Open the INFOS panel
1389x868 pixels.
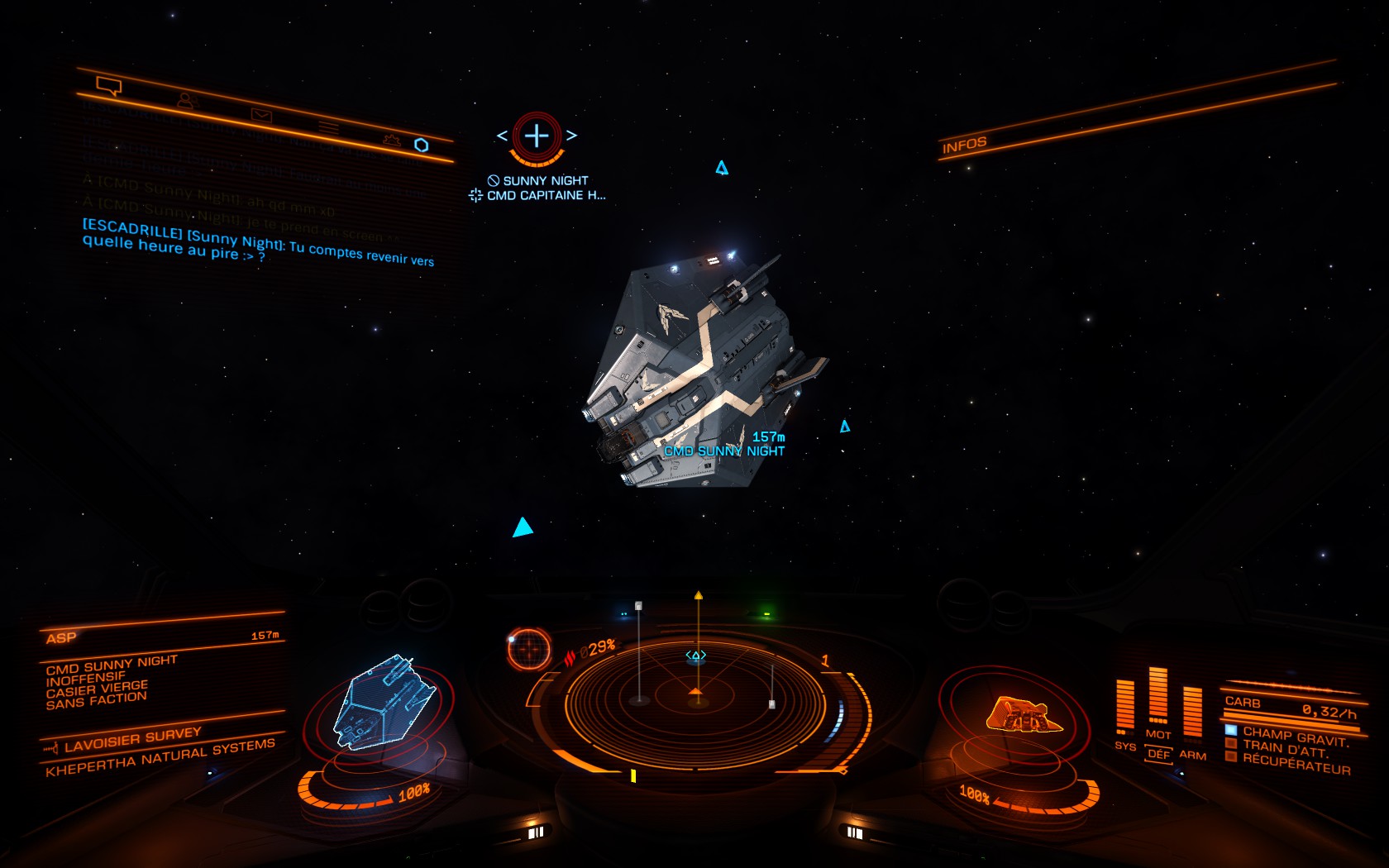click(x=964, y=145)
